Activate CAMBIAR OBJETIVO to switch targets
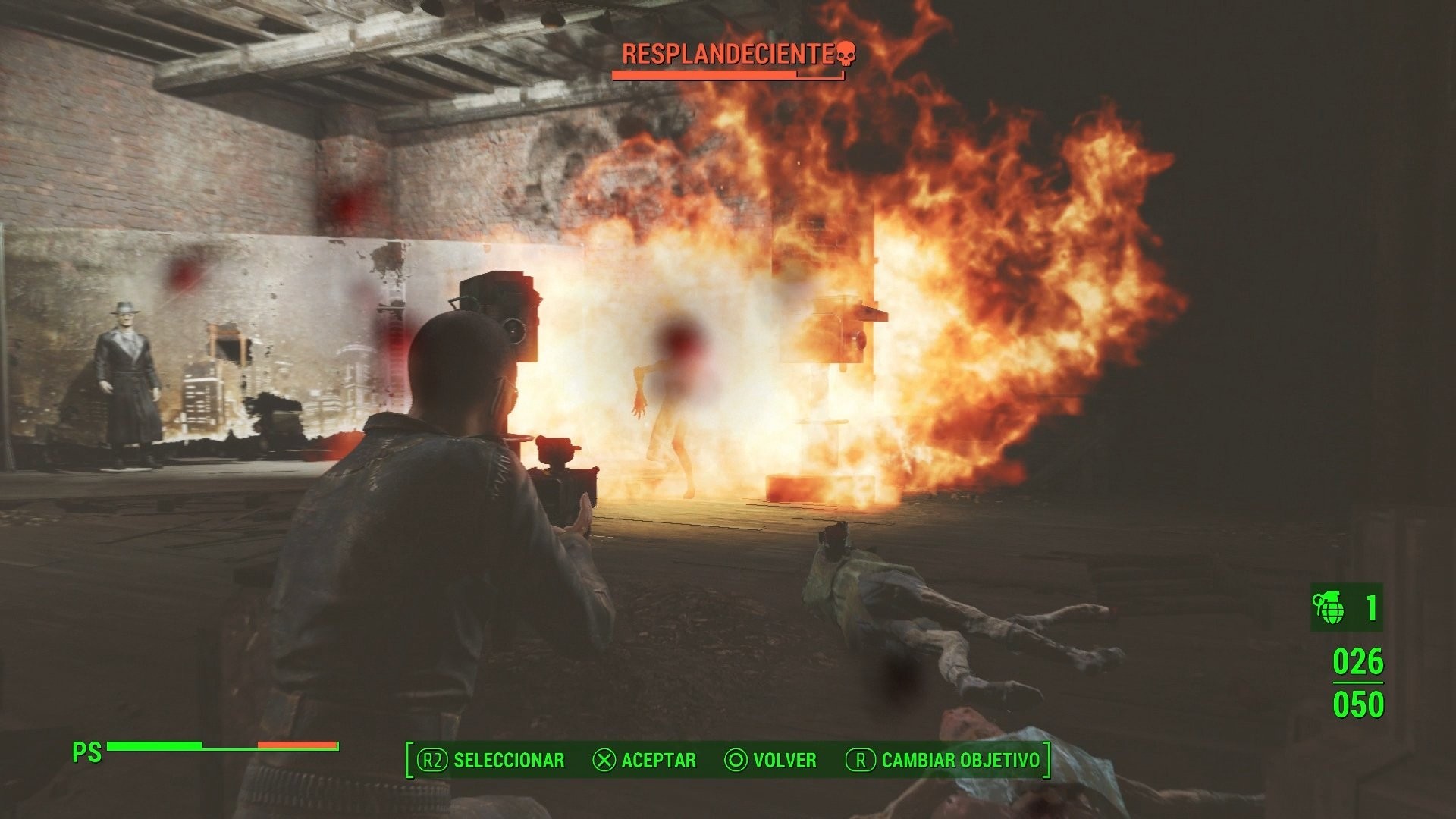This screenshot has width=1456, height=819. click(x=959, y=761)
